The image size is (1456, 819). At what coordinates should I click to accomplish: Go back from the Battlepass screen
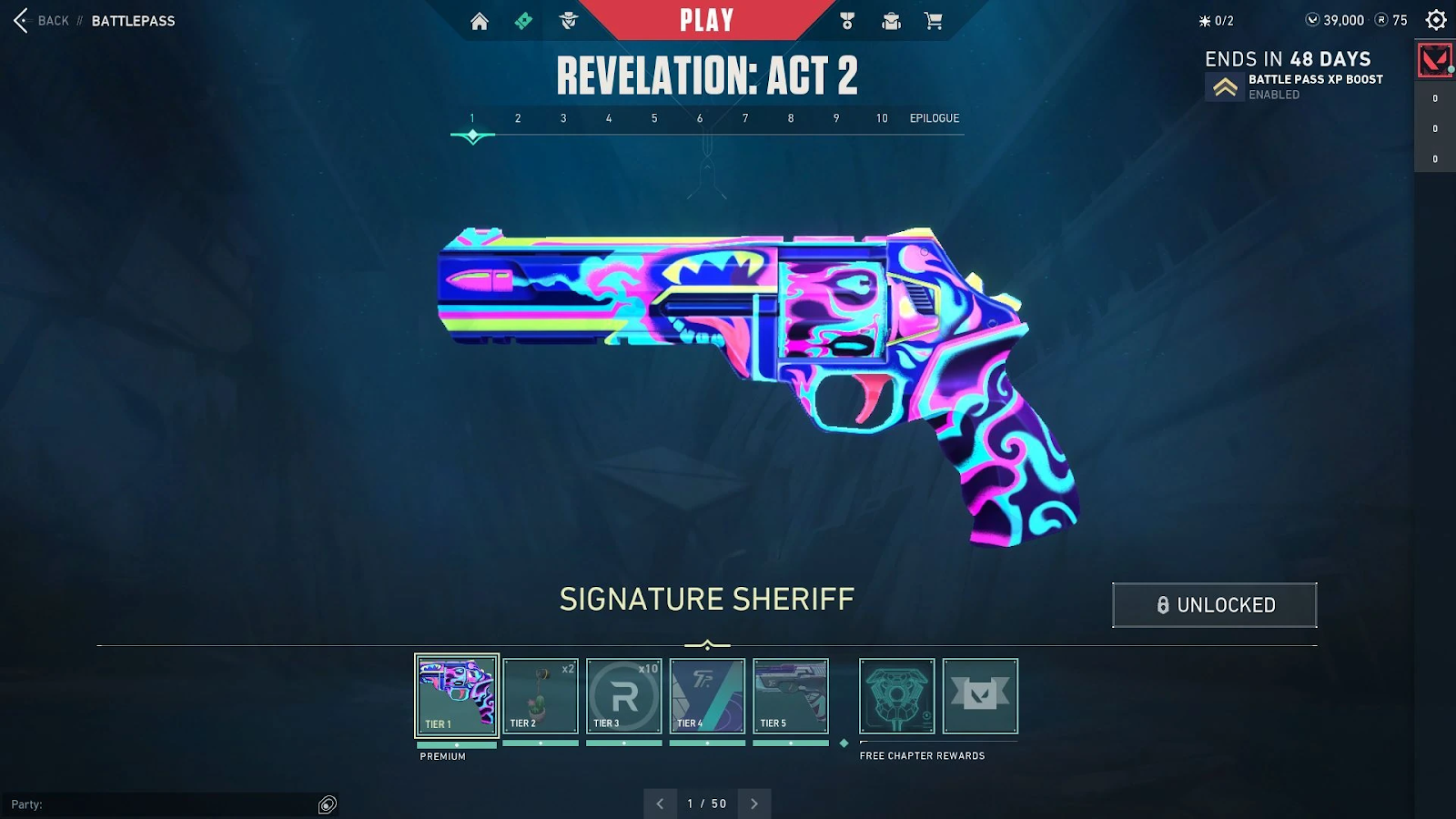tap(42, 20)
